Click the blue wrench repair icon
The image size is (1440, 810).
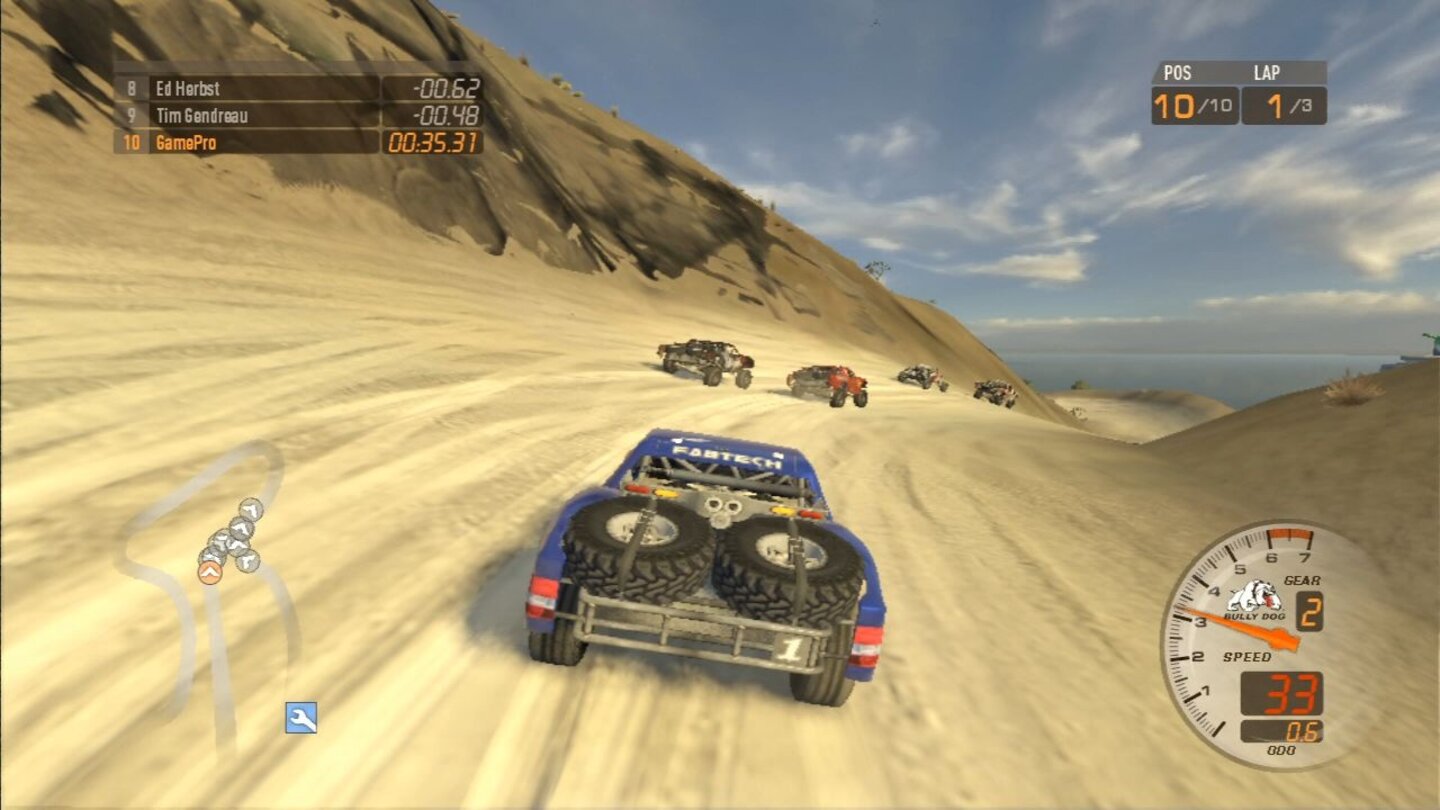coord(299,716)
